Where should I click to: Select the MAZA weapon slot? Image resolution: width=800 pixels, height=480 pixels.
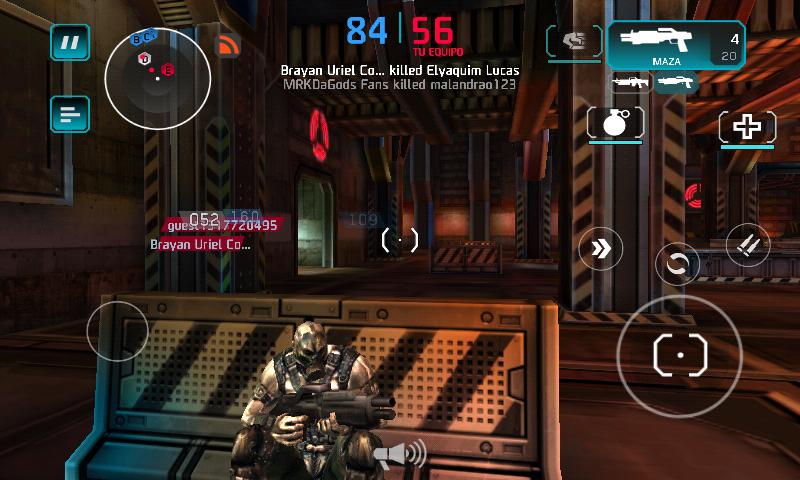point(675,45)
